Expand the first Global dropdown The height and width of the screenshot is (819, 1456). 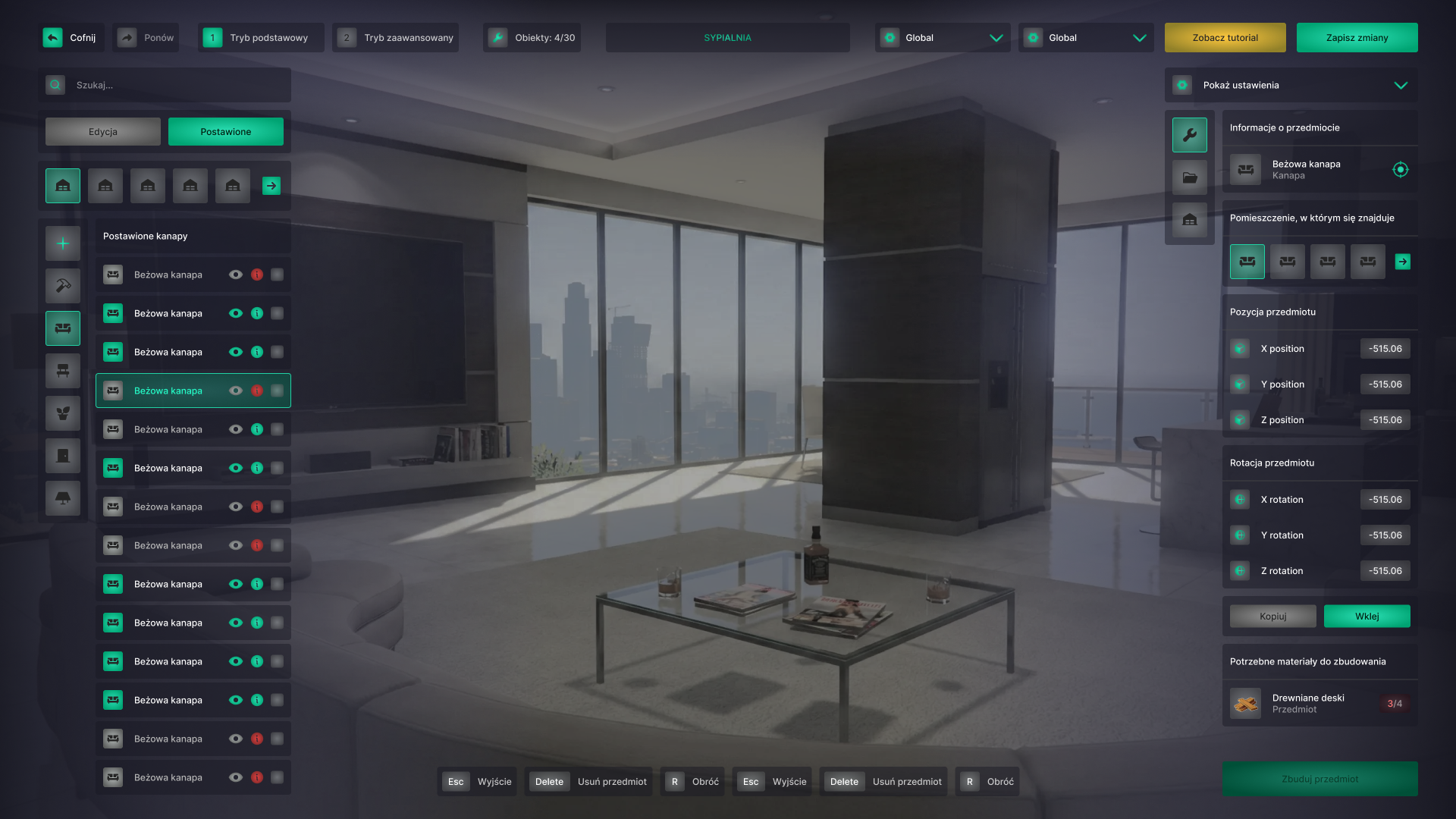click(x=943, y=37)
